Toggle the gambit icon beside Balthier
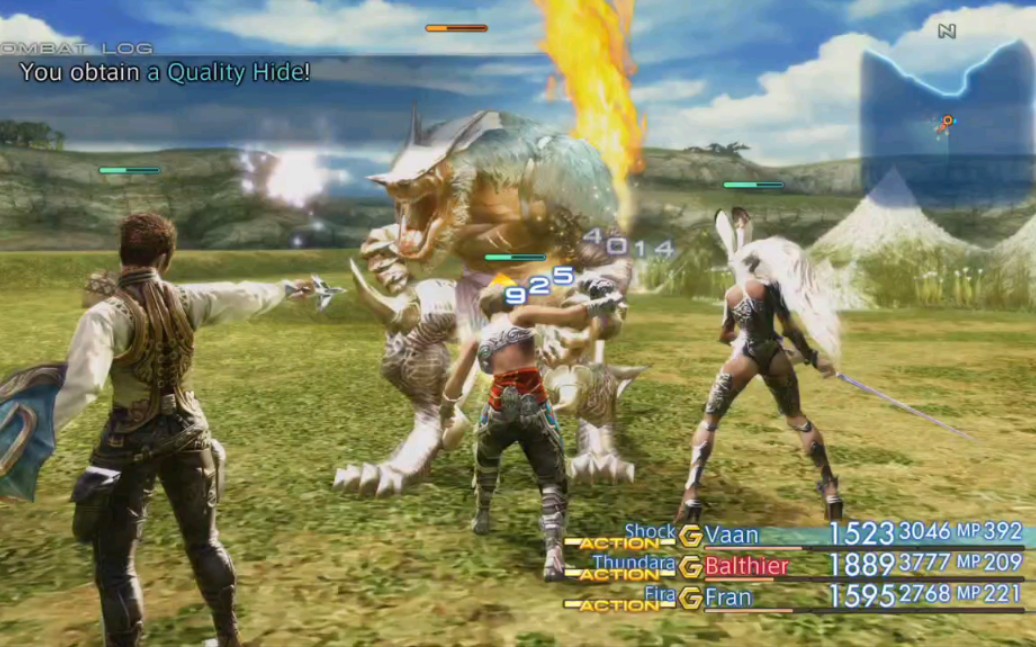The image size is (1036, 647). [x=690, y=567]
